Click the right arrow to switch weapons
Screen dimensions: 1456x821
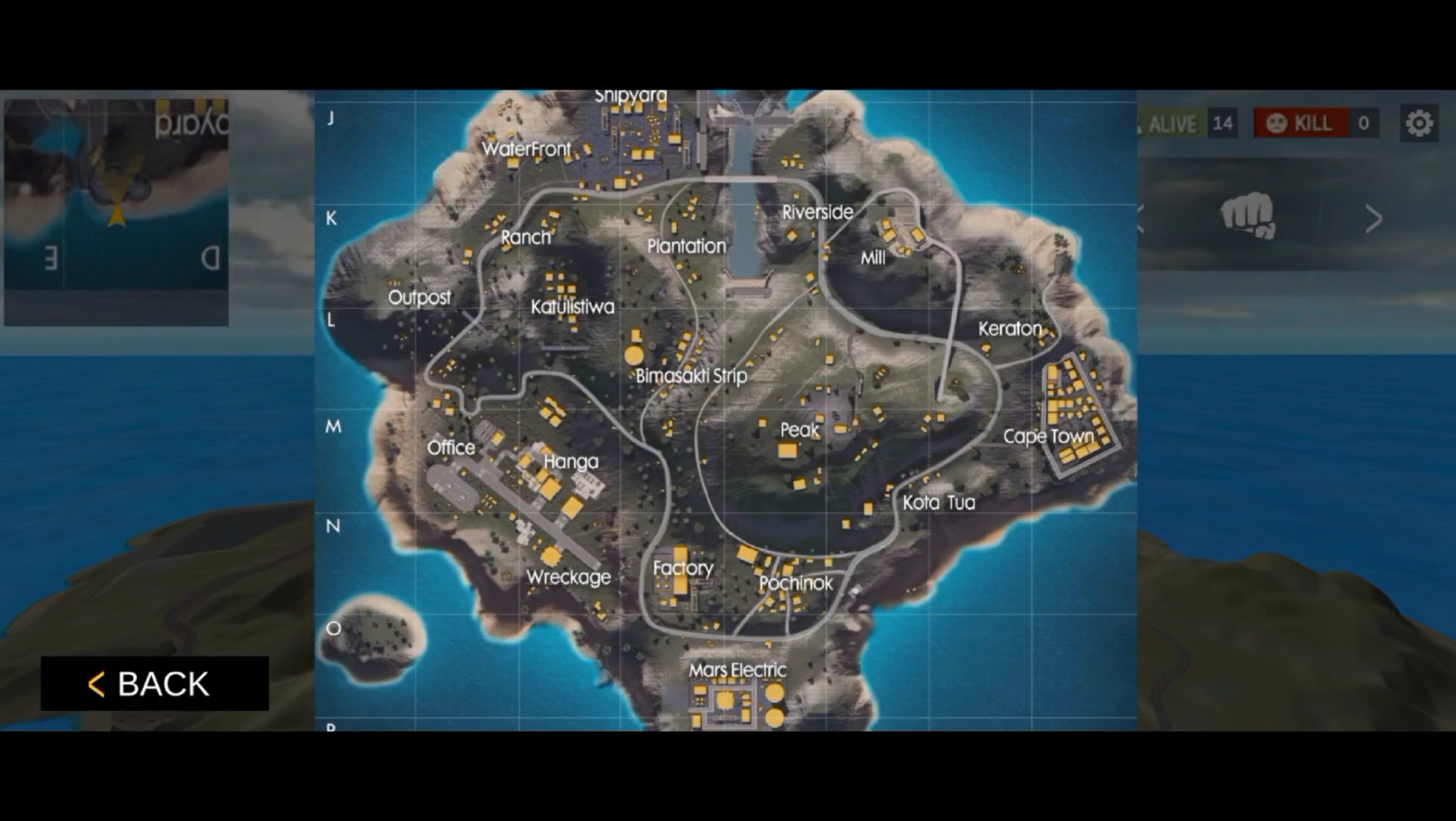point(1375,218)
